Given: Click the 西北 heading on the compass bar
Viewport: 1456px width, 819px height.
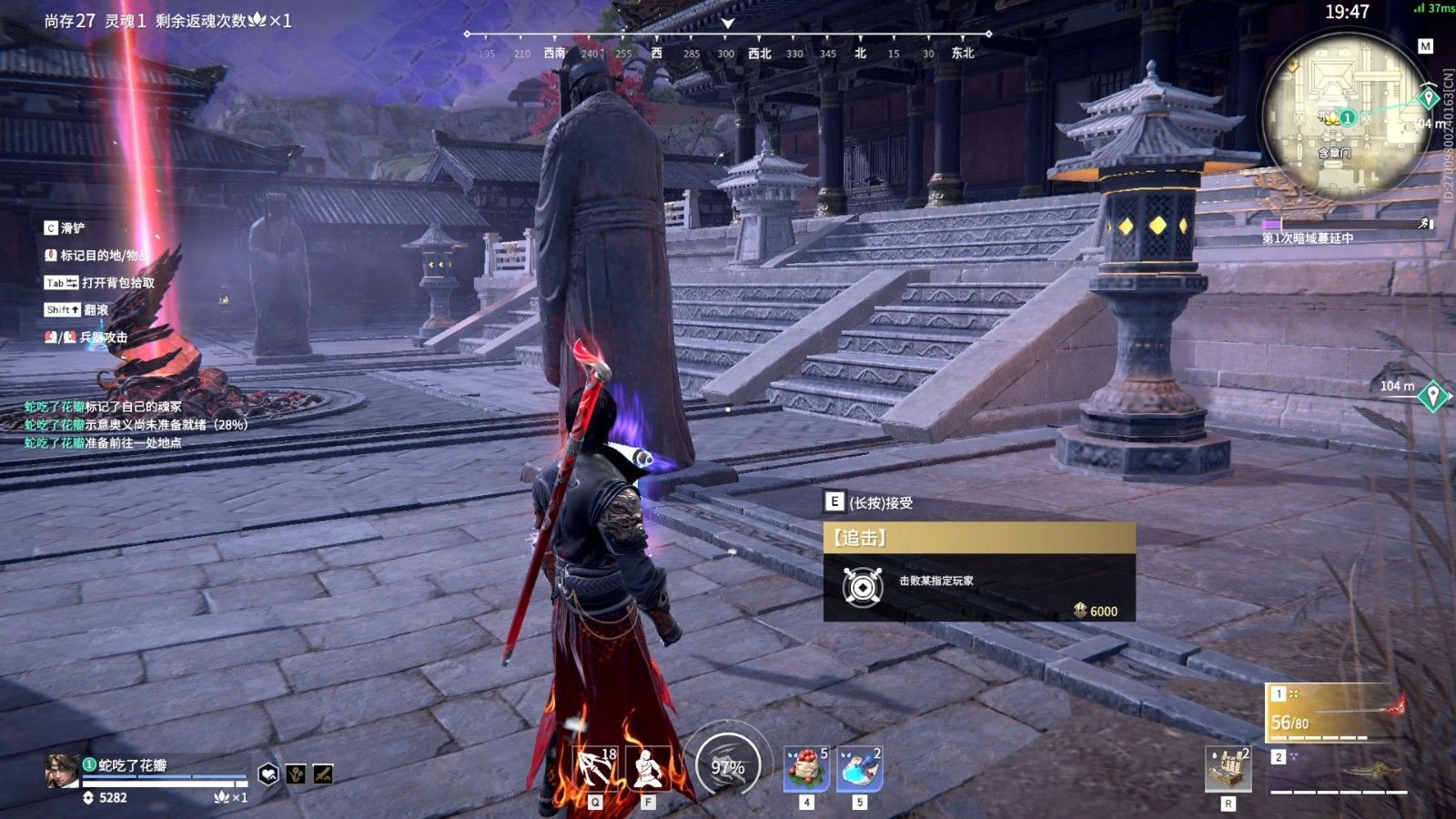Looking at the screenshot, I should point(759,54).
